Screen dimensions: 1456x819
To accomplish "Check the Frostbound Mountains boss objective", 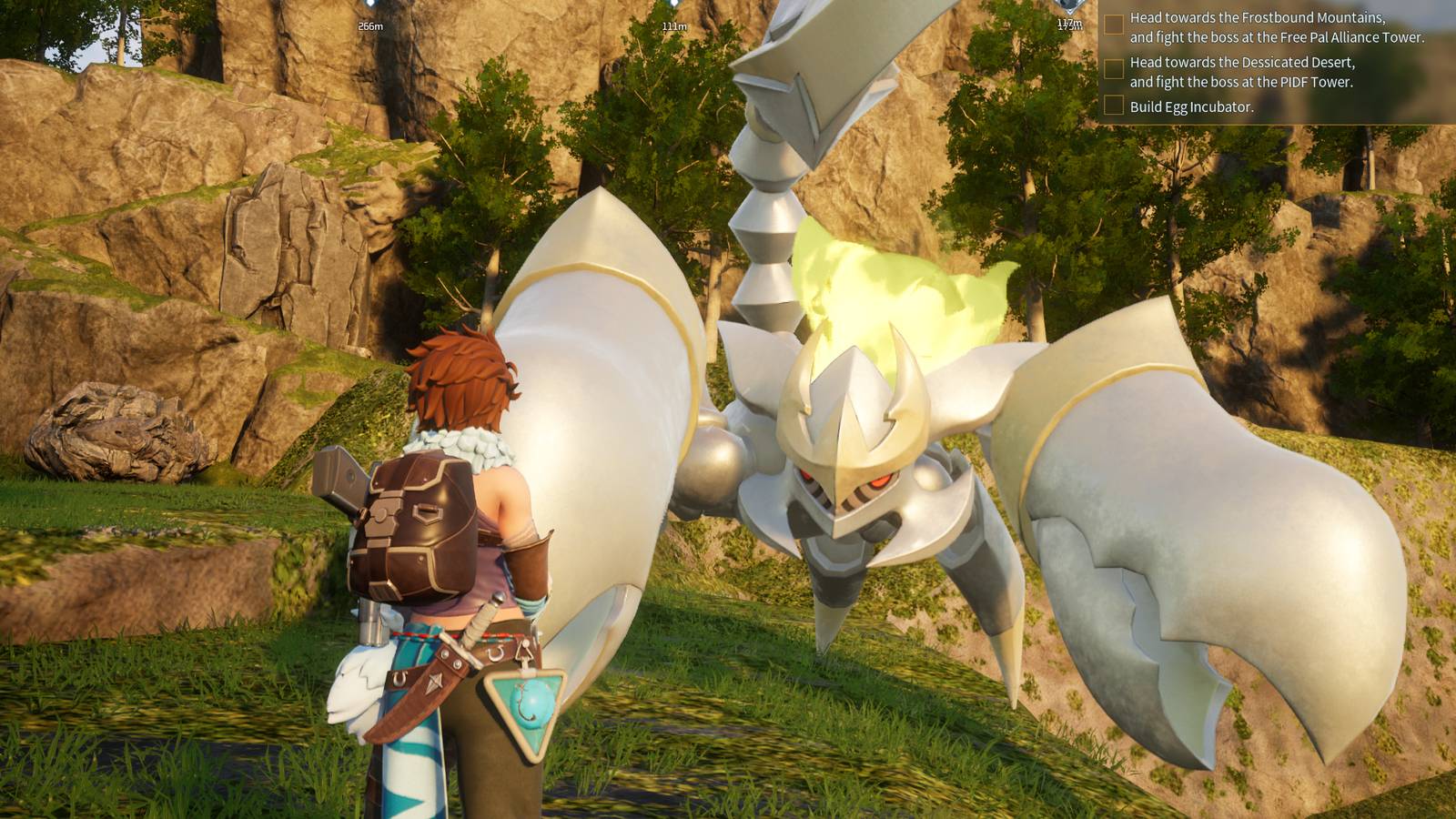I will [x=1114, y=25].
